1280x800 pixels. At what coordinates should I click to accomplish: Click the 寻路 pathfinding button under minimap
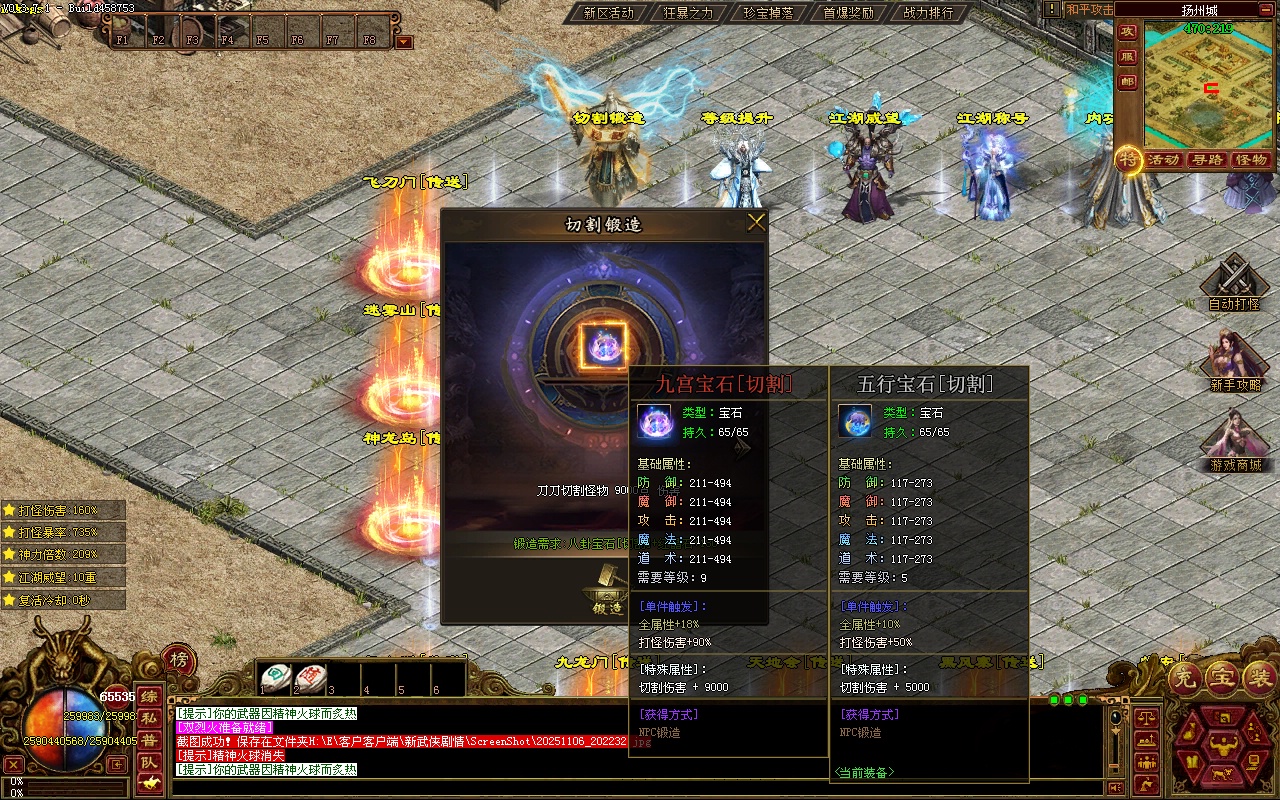(x=1207, y=160)
